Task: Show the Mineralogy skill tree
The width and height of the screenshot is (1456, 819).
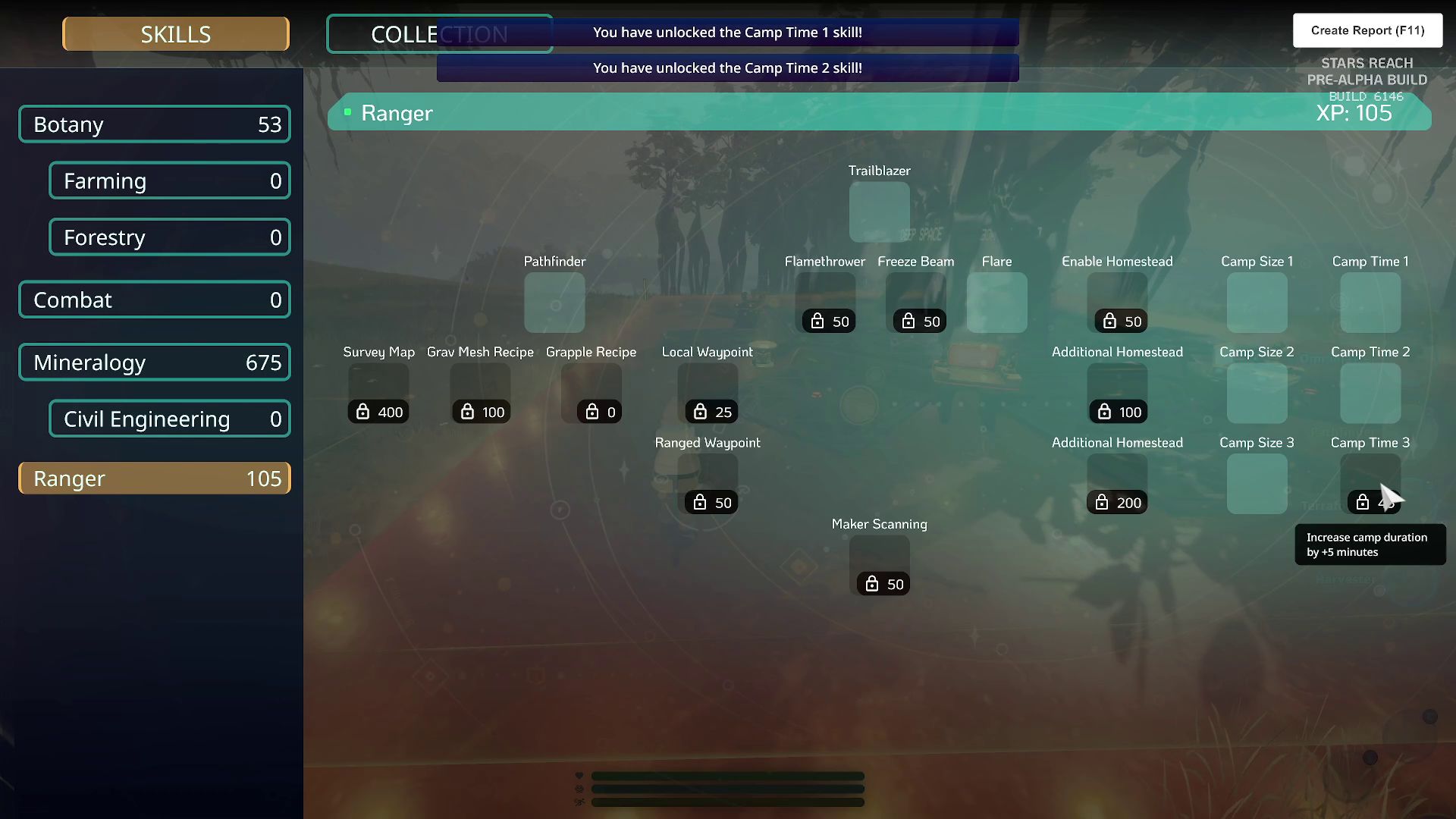Action: [x=155, y=362]
